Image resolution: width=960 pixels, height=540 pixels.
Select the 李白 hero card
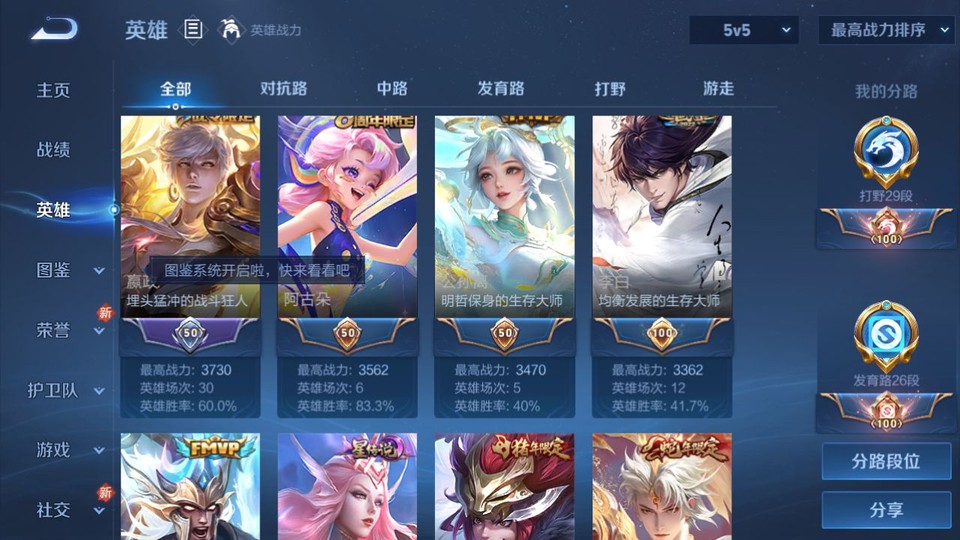click(661, 218)
